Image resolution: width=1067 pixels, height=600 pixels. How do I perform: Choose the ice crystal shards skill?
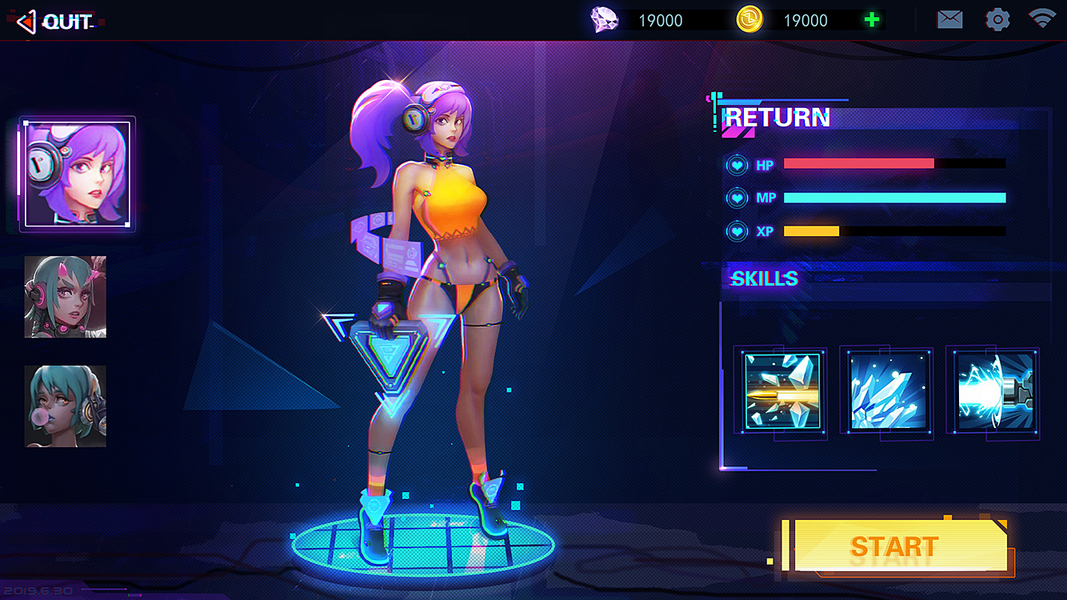pyautogui.click(x=886, y=392)
